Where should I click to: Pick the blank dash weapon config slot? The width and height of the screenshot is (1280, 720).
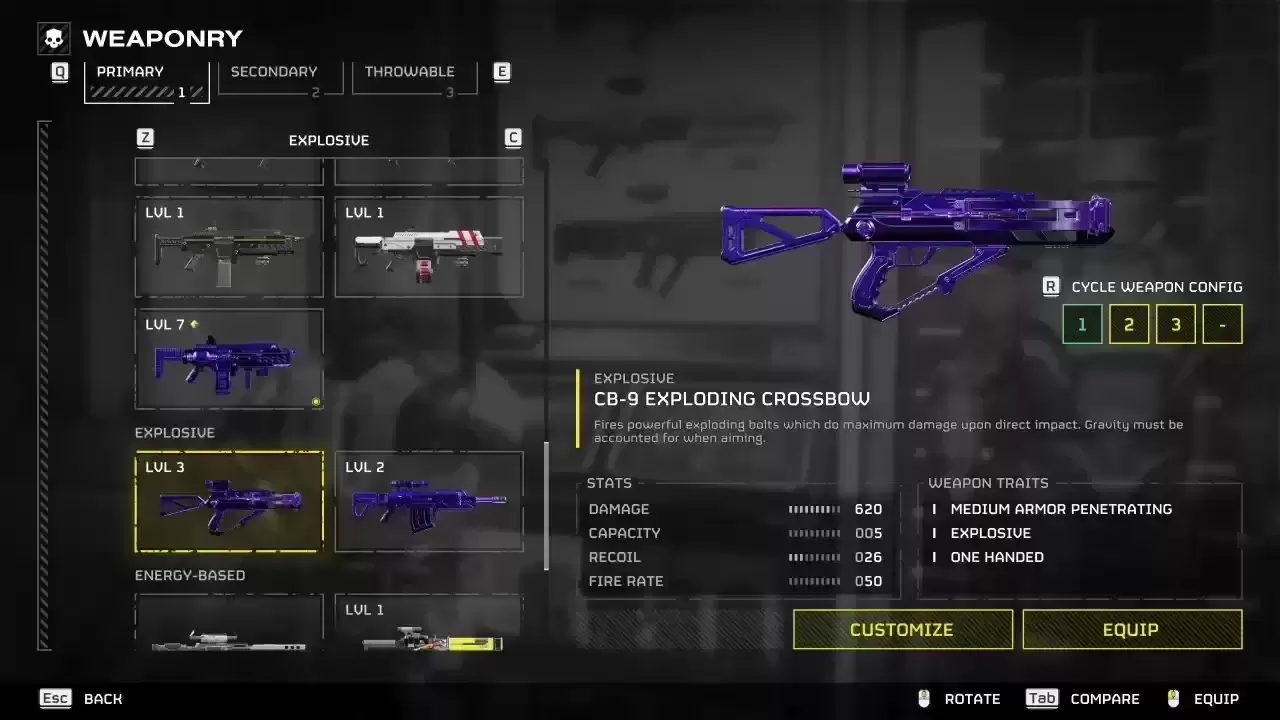(x=1222, y=324)
